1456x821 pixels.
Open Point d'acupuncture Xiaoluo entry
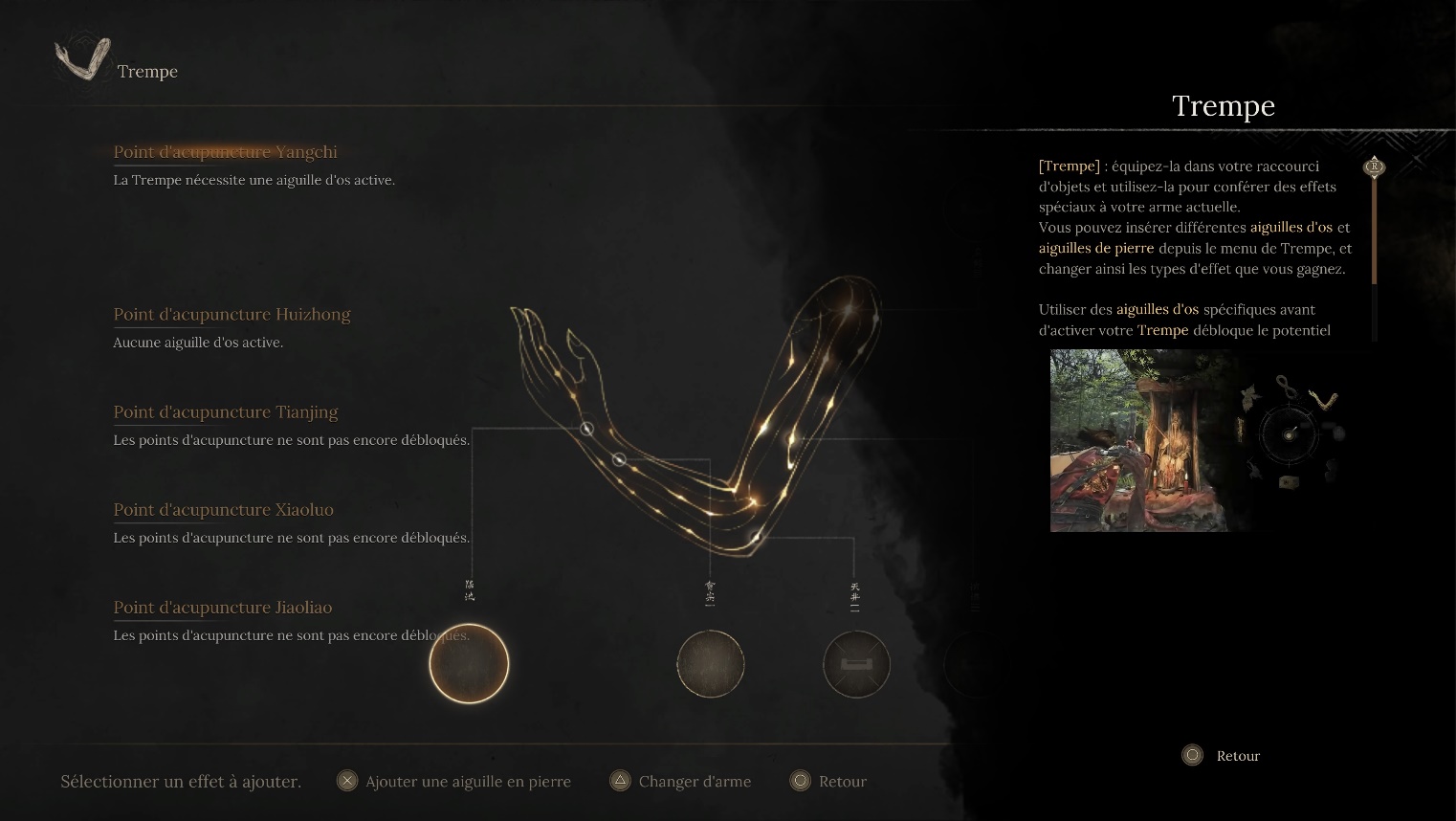pyautogui.click(x=223, y=510)
